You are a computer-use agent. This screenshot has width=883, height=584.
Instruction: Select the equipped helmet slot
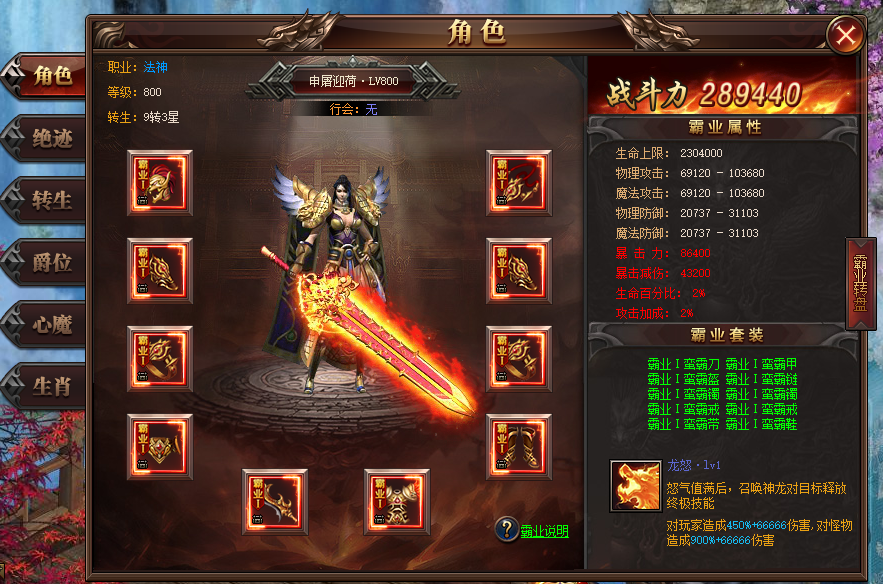(160, 182)
